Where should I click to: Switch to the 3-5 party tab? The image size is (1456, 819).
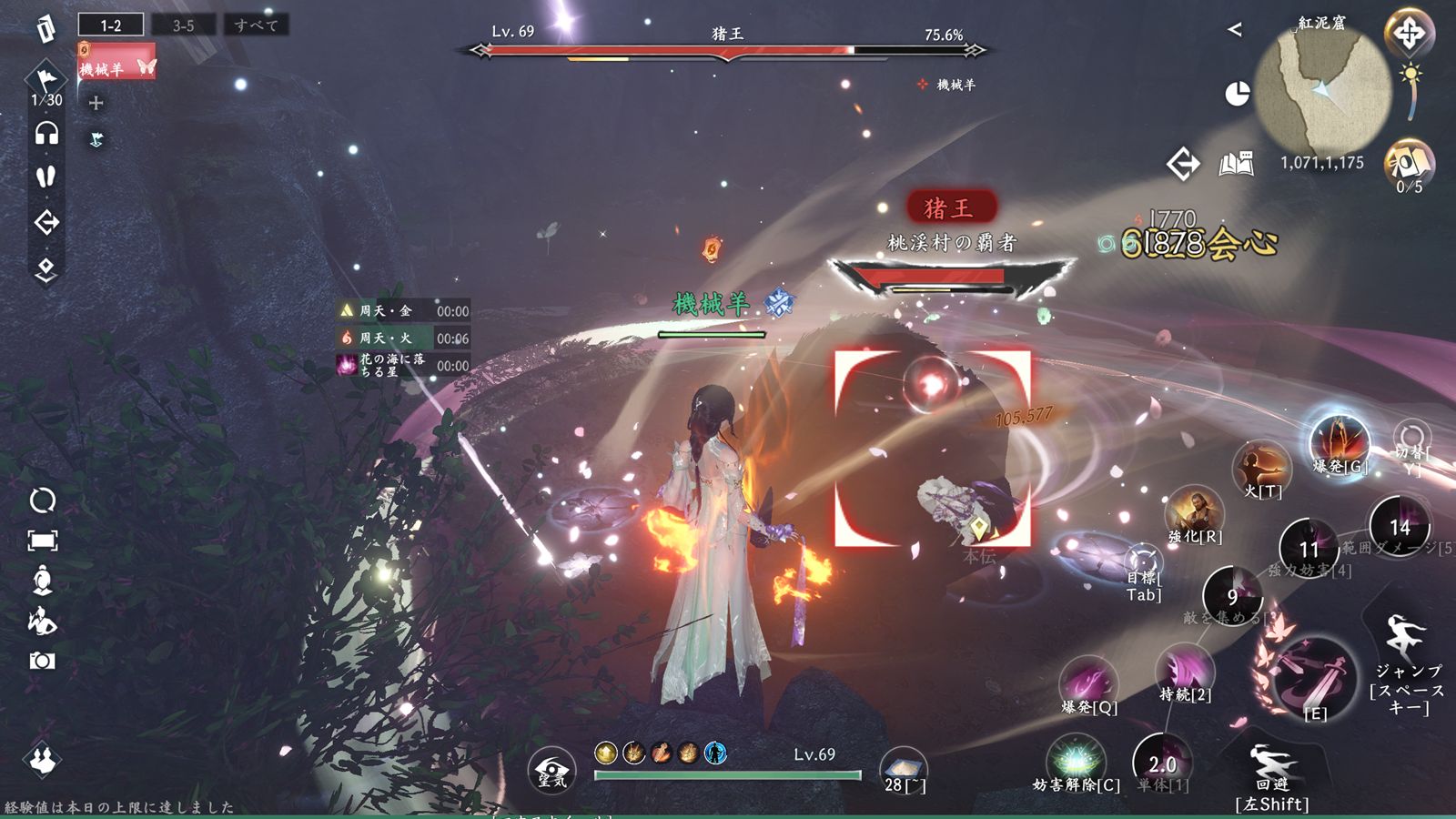coord(183,25)
